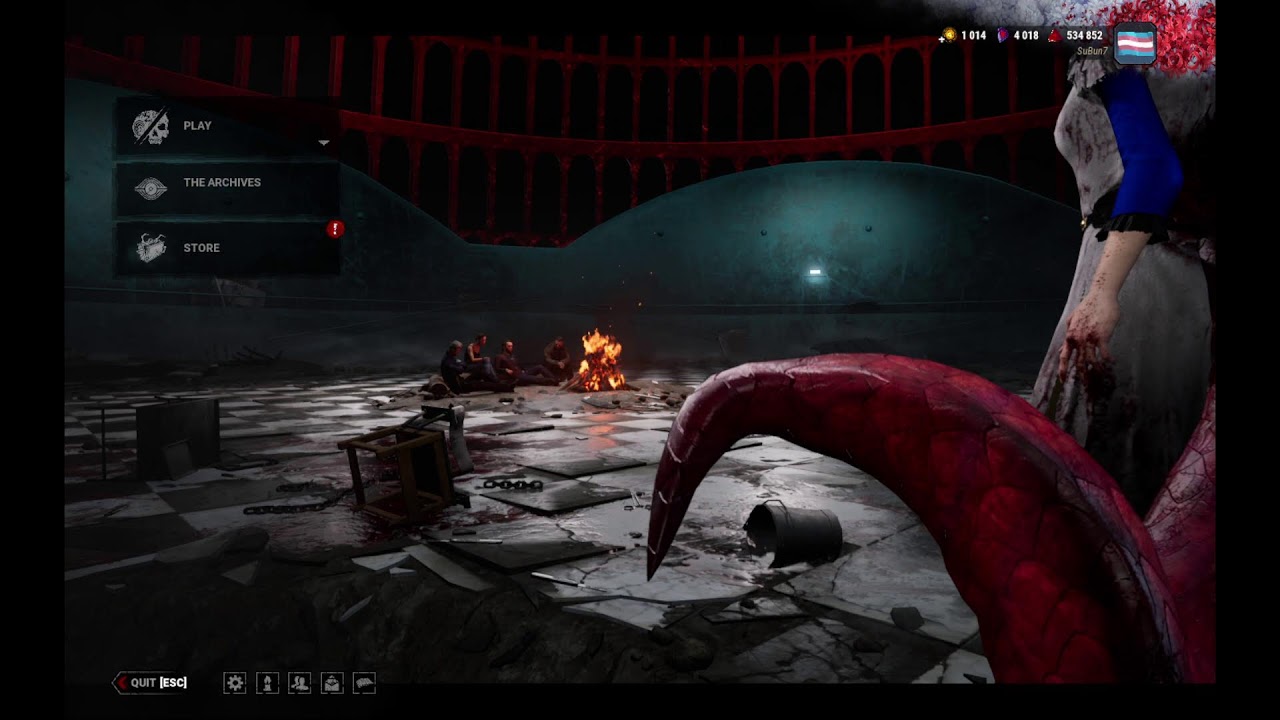The width and height of the screenshot is (1280, 720).
Task: Buy Auric Cells via the plus coin icon
Action: [948, 35]
